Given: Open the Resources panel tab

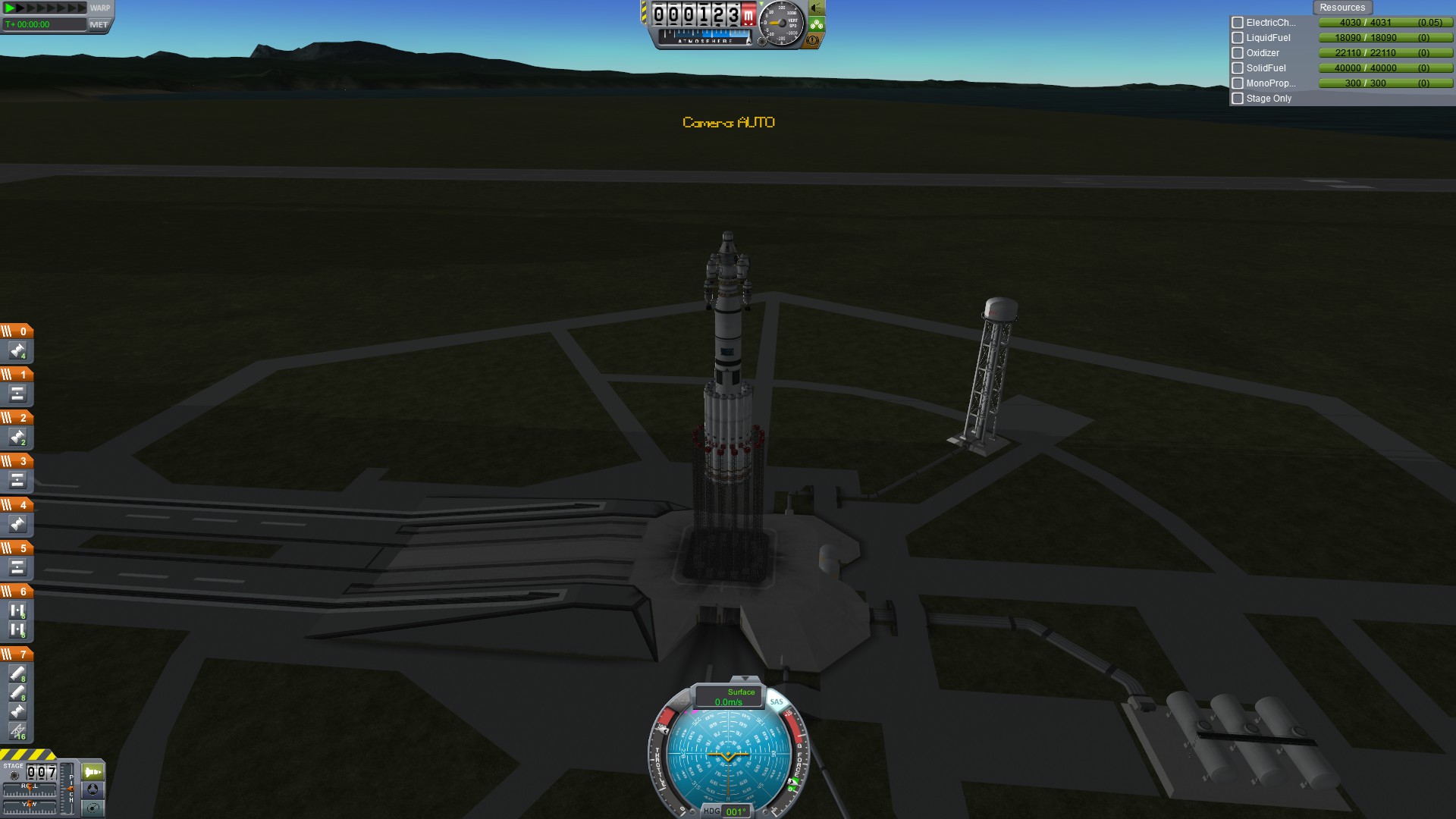Looking at the screenshot, I should click(x=1341, y=8).
